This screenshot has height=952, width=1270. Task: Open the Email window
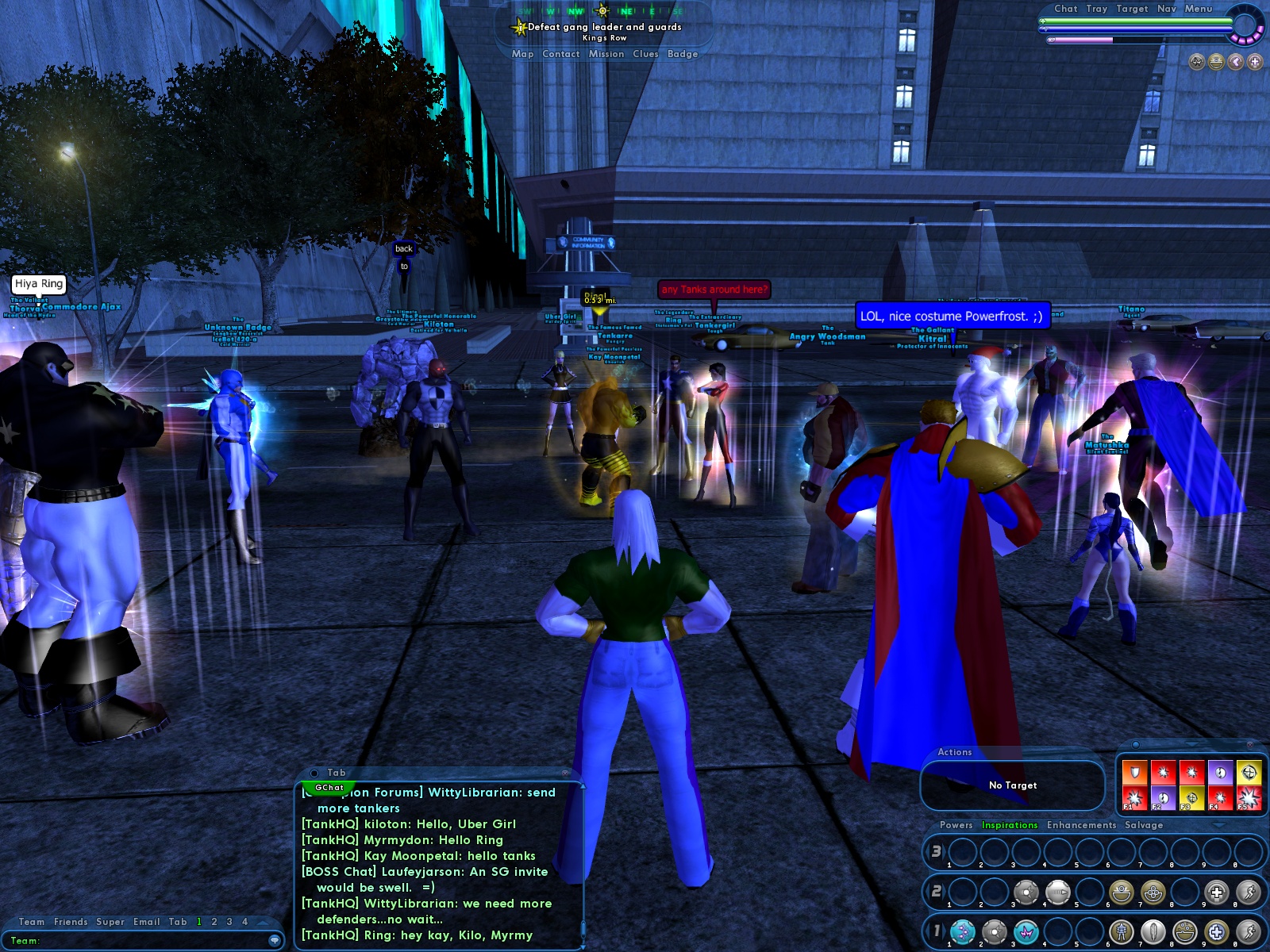146,922
